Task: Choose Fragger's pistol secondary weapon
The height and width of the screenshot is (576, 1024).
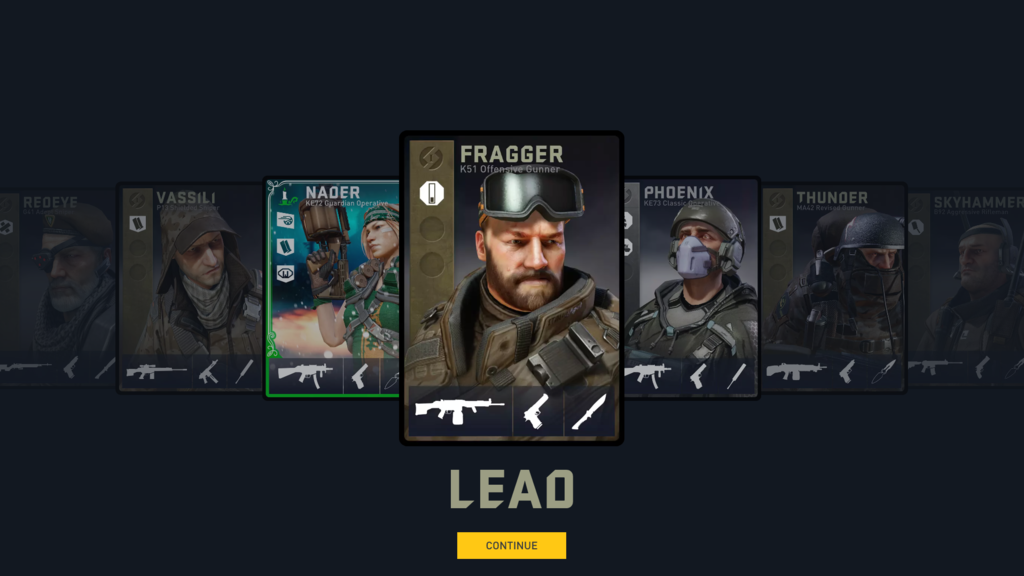Action: (x=538, y=412)
